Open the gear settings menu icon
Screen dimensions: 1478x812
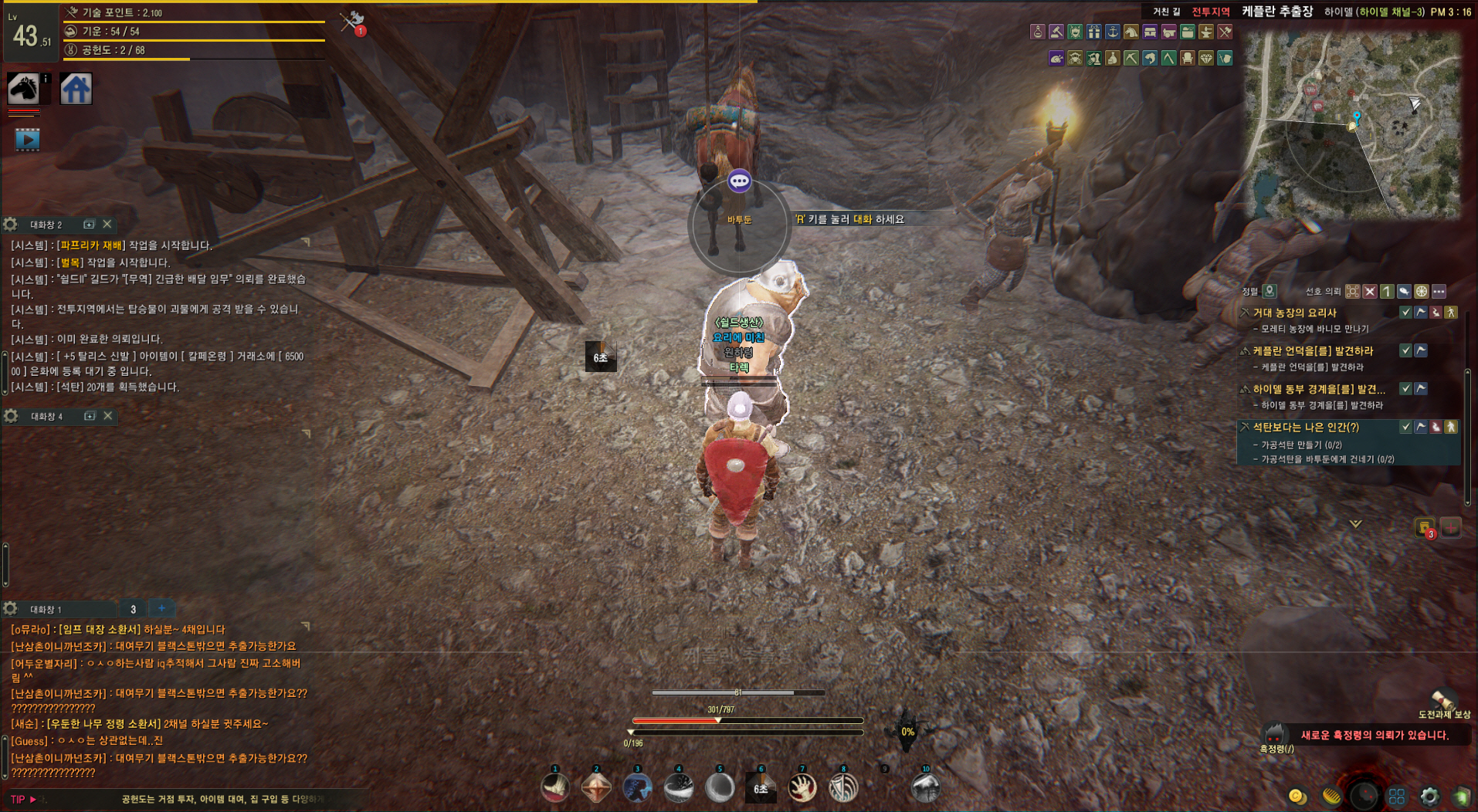pos(1429,796)
